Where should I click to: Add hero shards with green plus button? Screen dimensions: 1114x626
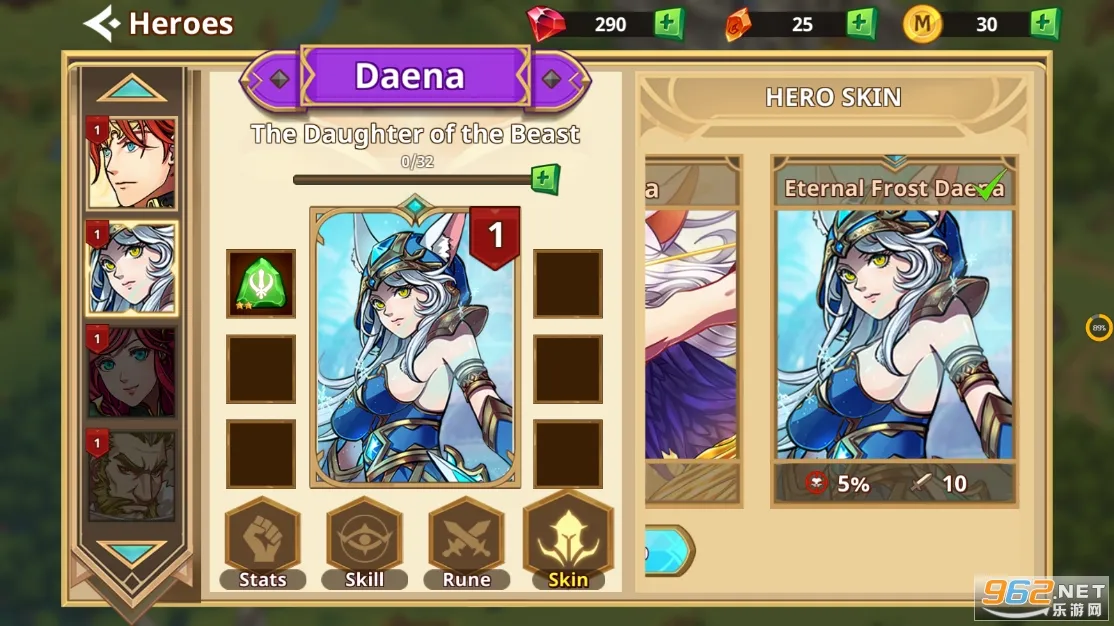[544, 180]
